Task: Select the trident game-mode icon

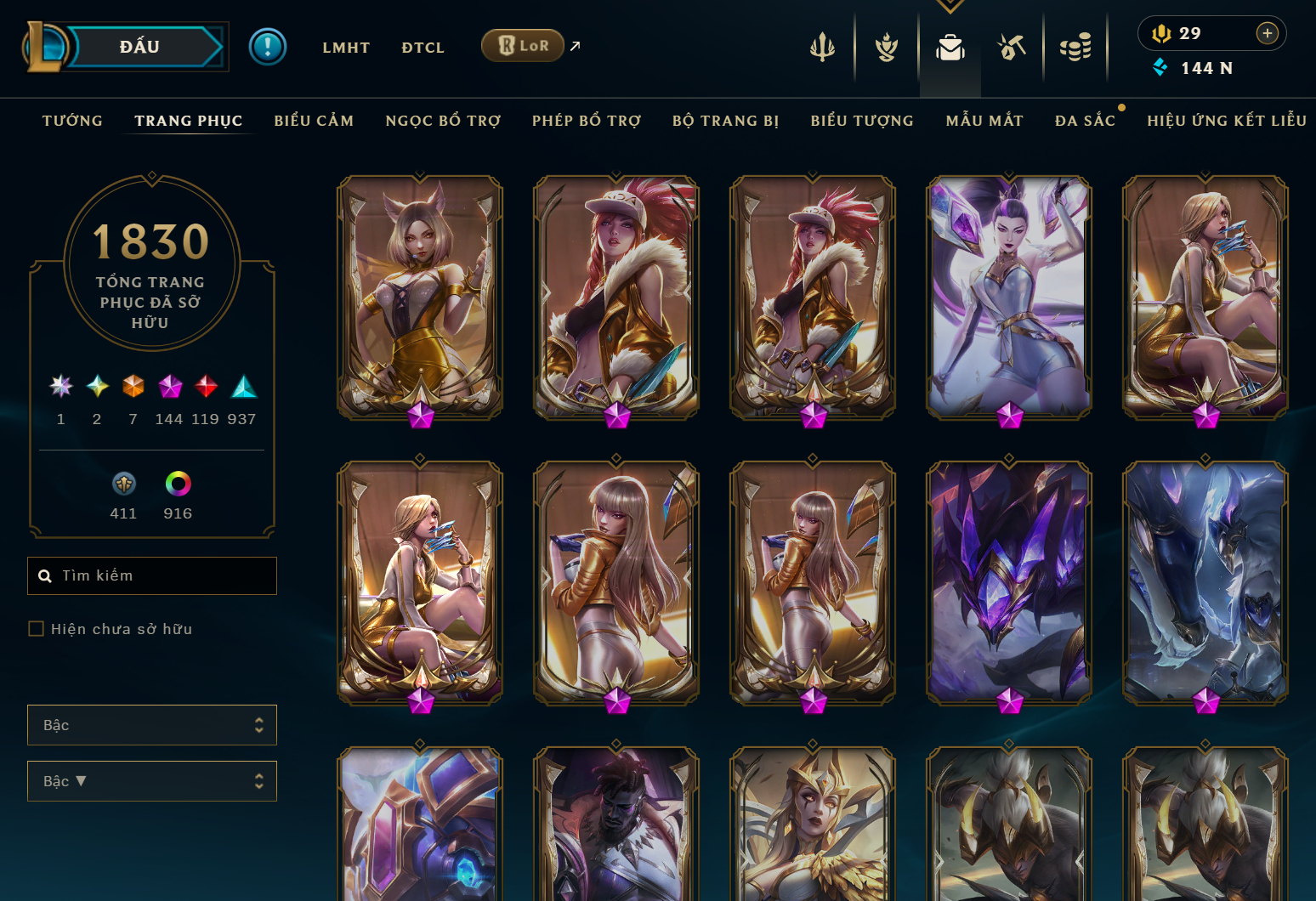Action: click(820, 47)
